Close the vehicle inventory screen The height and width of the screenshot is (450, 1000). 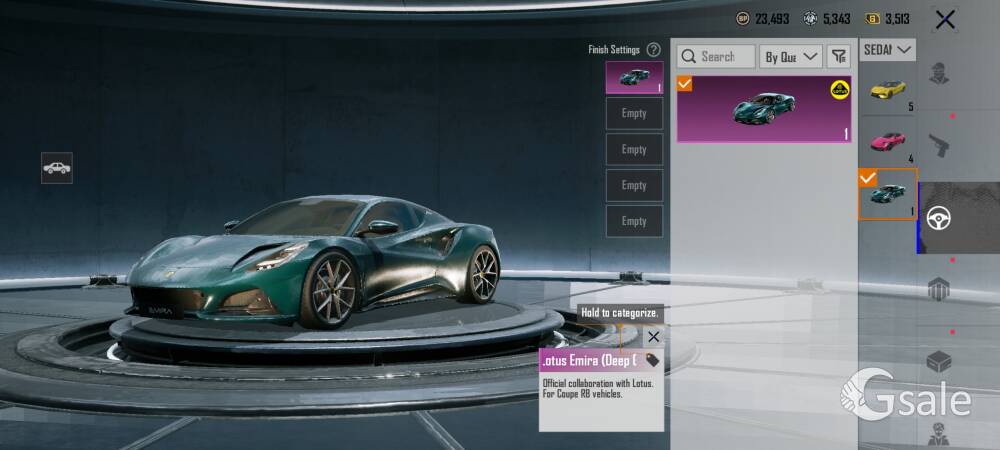944,19
